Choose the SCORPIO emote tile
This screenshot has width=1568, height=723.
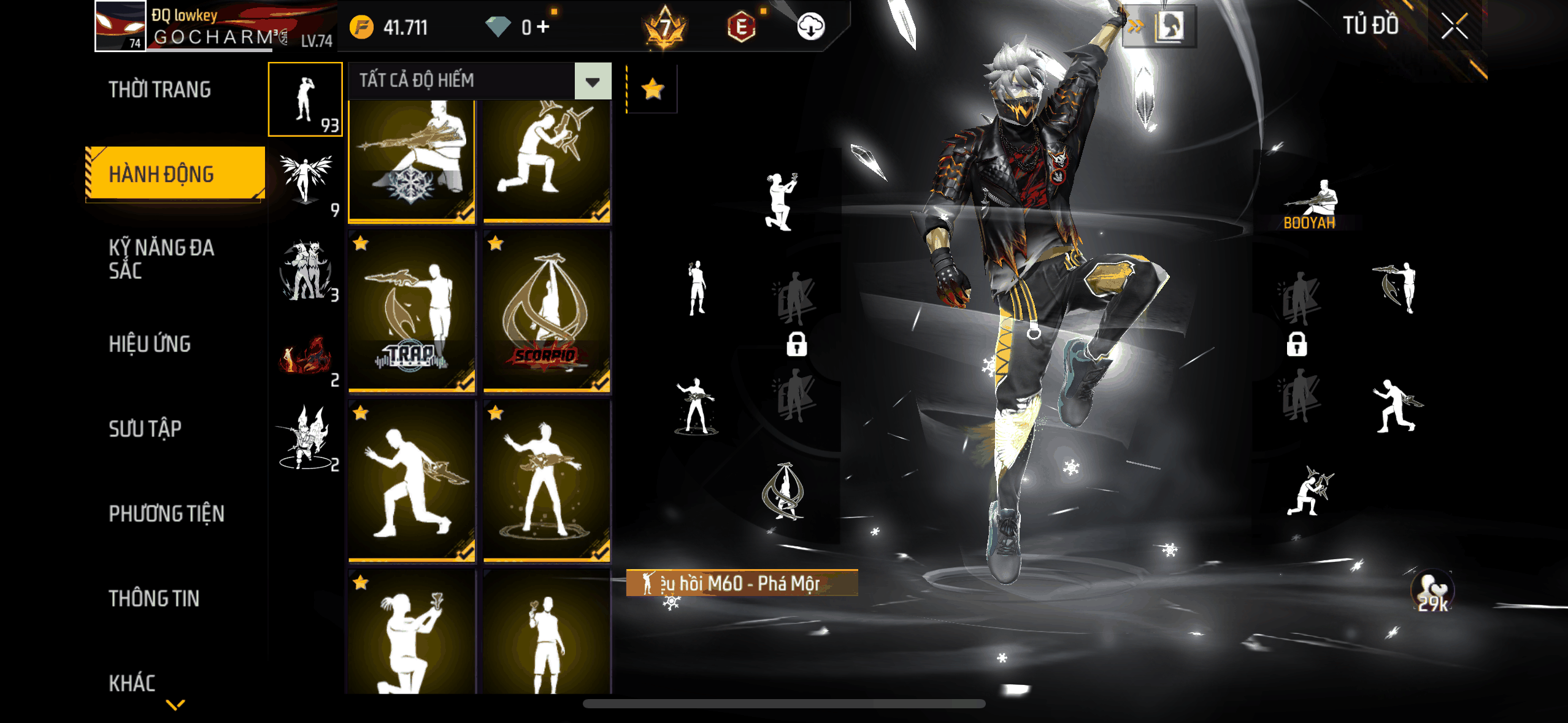547,311
